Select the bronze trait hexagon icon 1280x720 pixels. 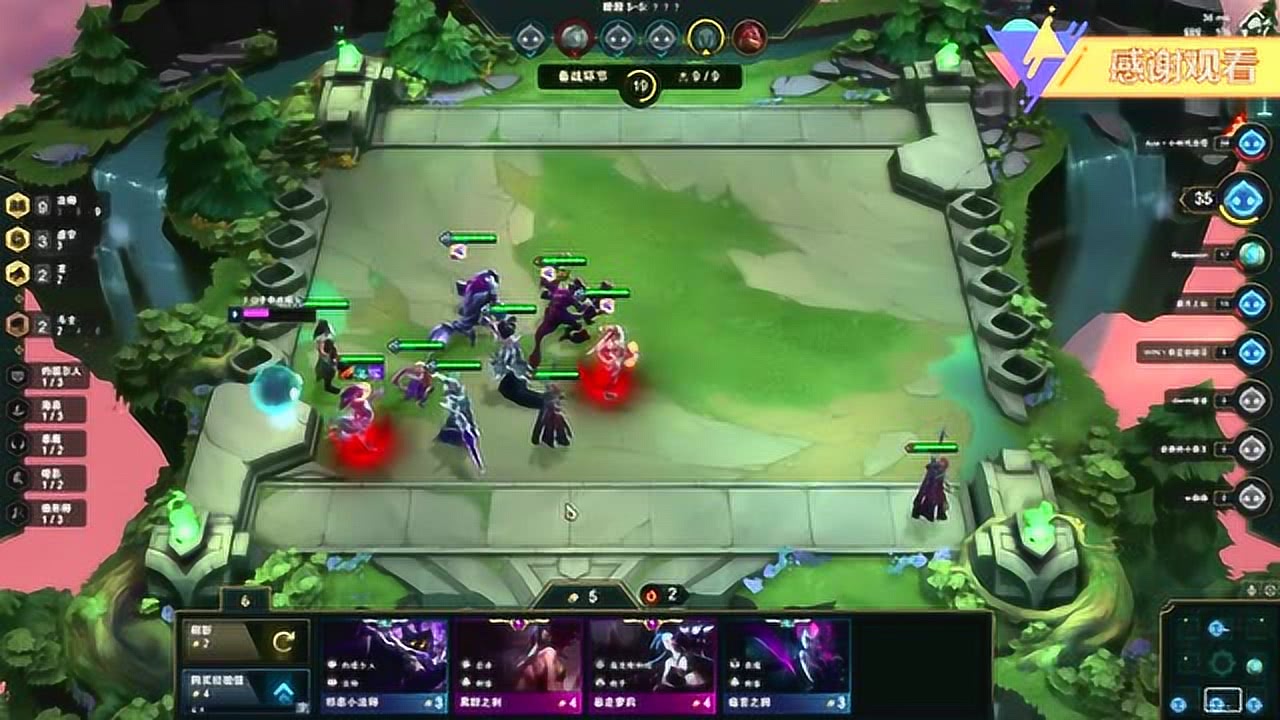17,324
